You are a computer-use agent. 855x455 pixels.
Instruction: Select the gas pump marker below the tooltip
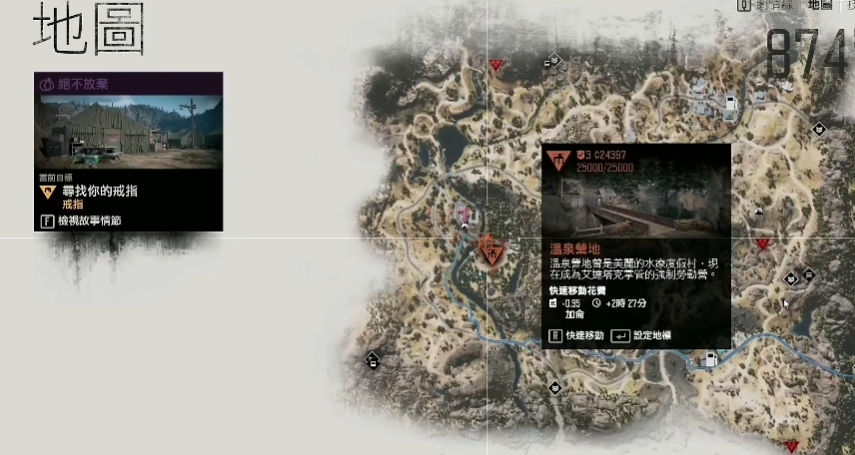pos(711,360)
